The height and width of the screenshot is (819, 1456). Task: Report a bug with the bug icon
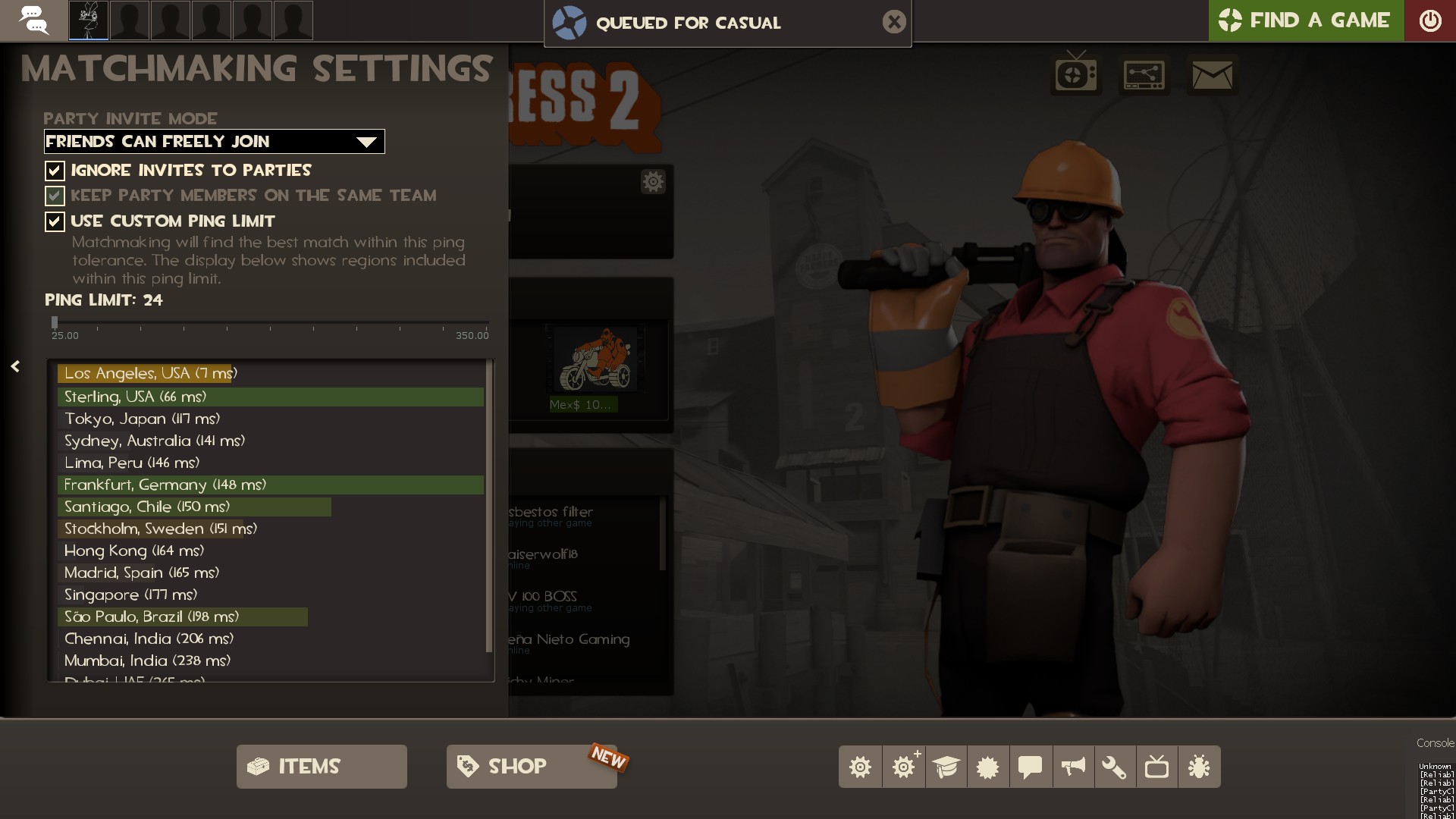coord(1199,767)
